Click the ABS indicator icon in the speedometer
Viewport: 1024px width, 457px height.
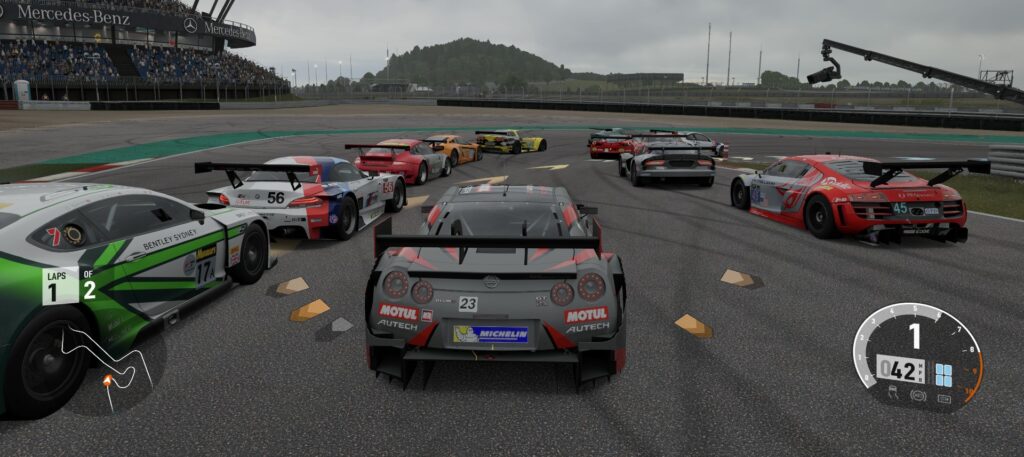click(918, 395)
